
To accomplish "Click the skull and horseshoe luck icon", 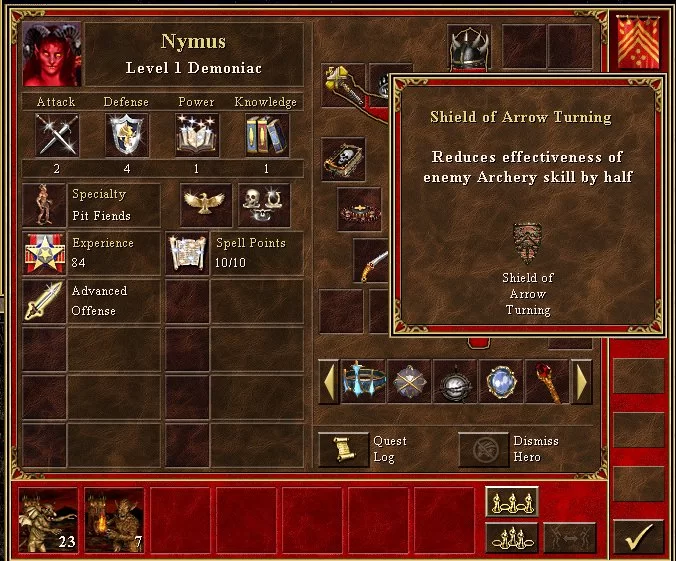I will click(264, 204).
